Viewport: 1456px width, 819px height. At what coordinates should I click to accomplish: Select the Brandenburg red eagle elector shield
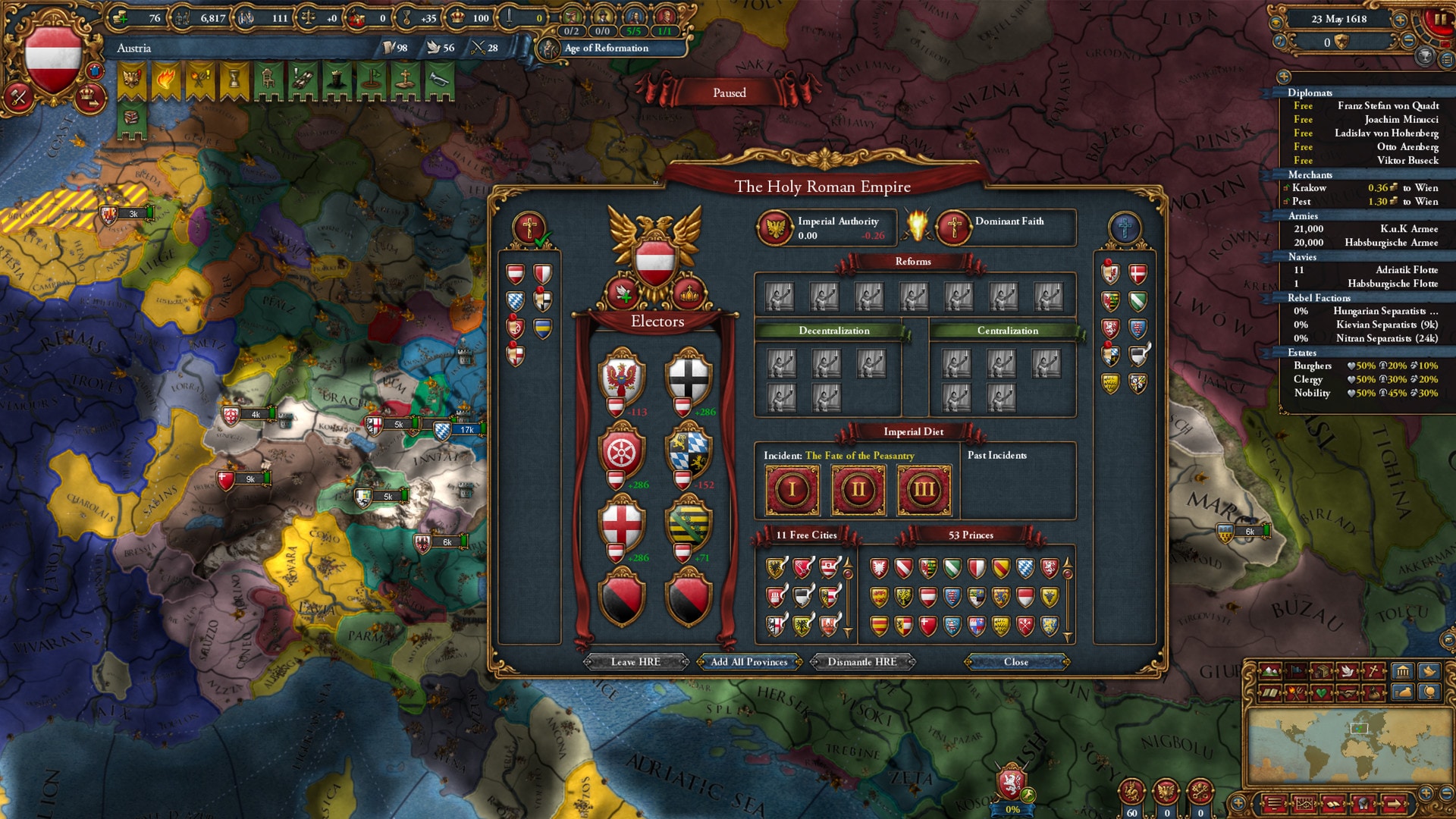[x=622, y=377]
